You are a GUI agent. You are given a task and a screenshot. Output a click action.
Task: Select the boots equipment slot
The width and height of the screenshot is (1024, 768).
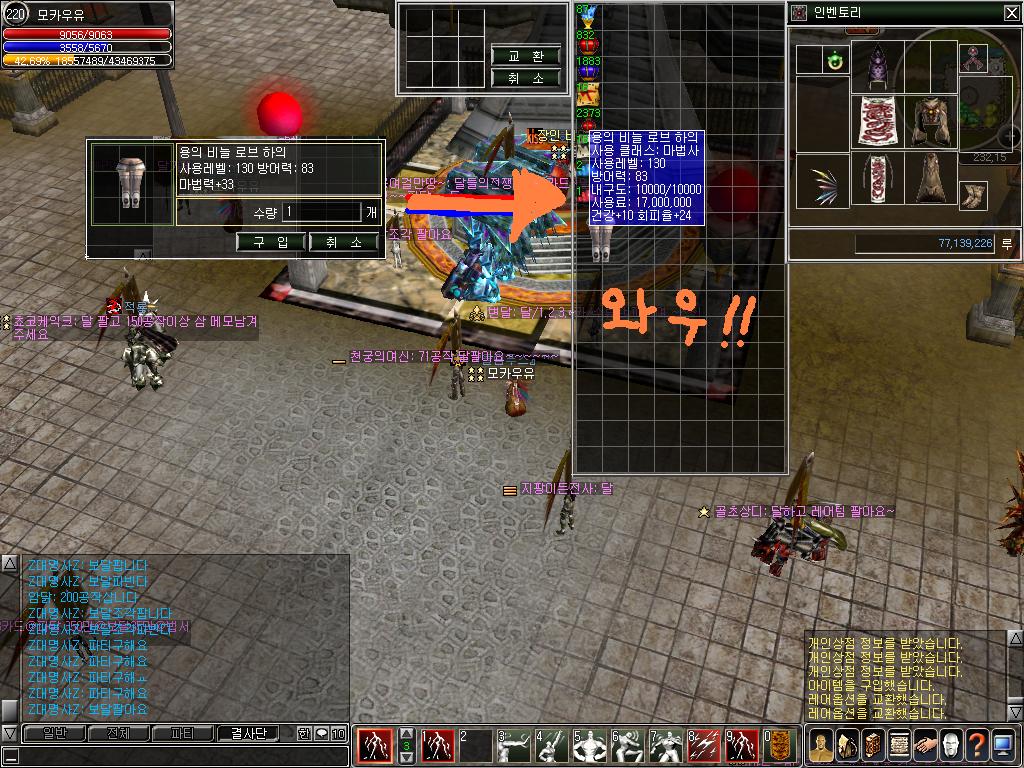(973, 194)
